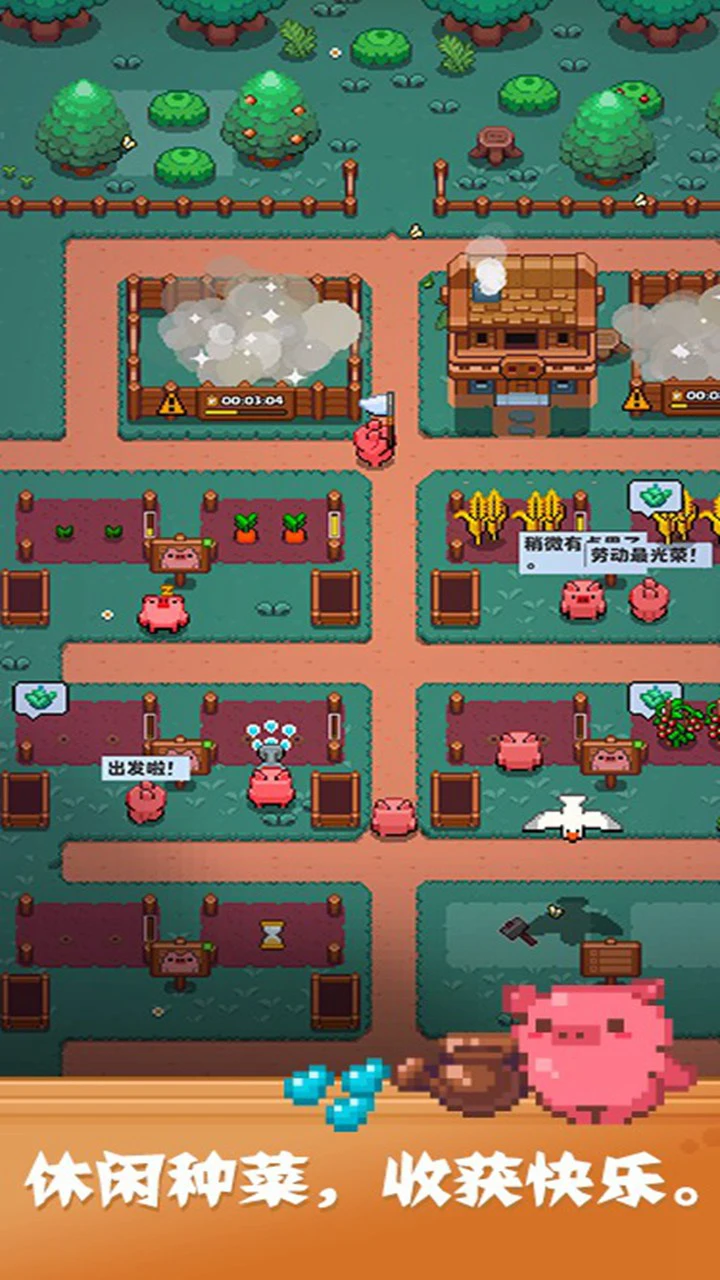Collect the cabbage bubble above the red berry bushes
720x1280 pixels.
655,698
